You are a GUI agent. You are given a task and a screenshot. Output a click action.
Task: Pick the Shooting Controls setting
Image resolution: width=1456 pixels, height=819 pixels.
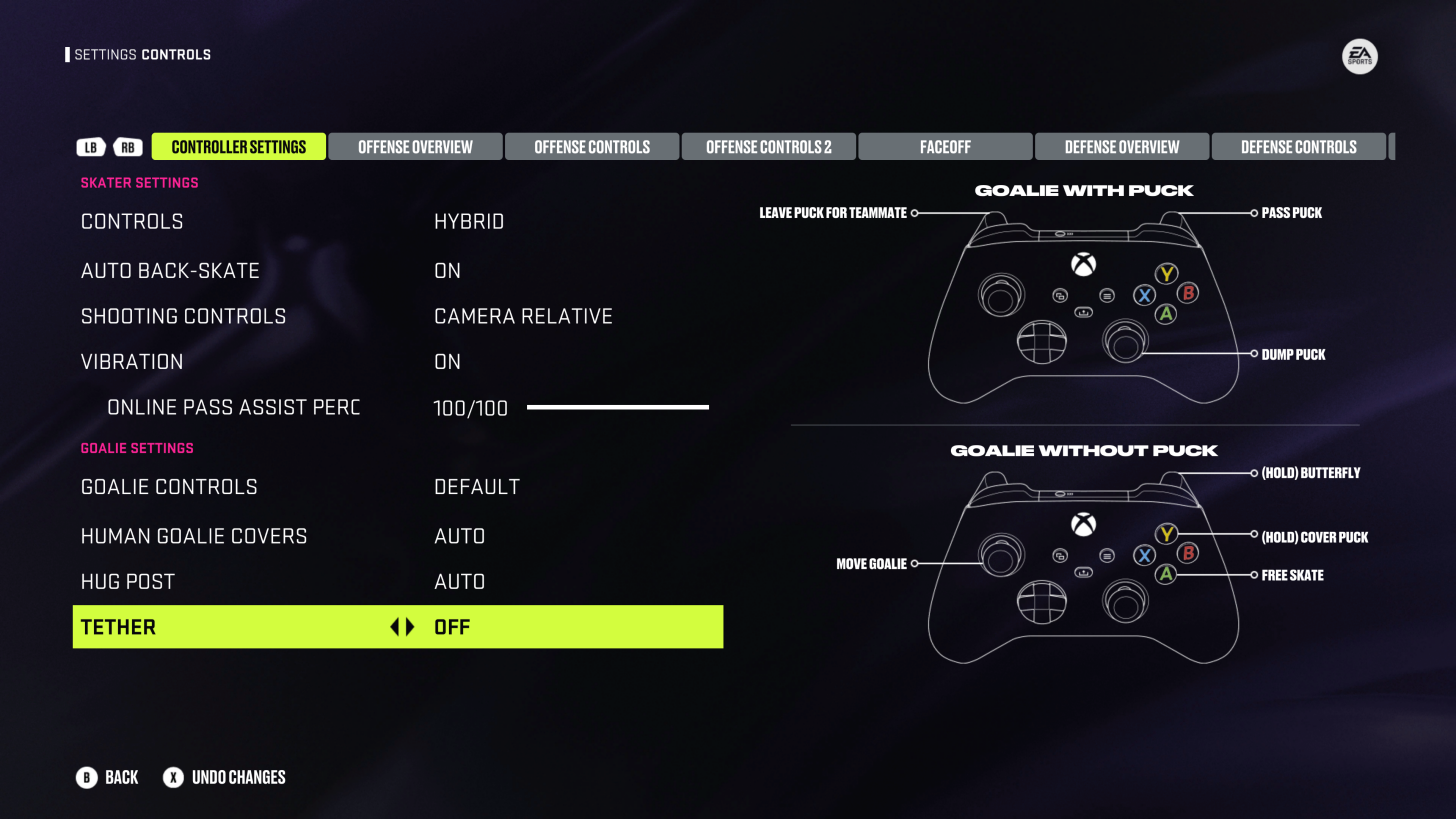pos(397,317)
